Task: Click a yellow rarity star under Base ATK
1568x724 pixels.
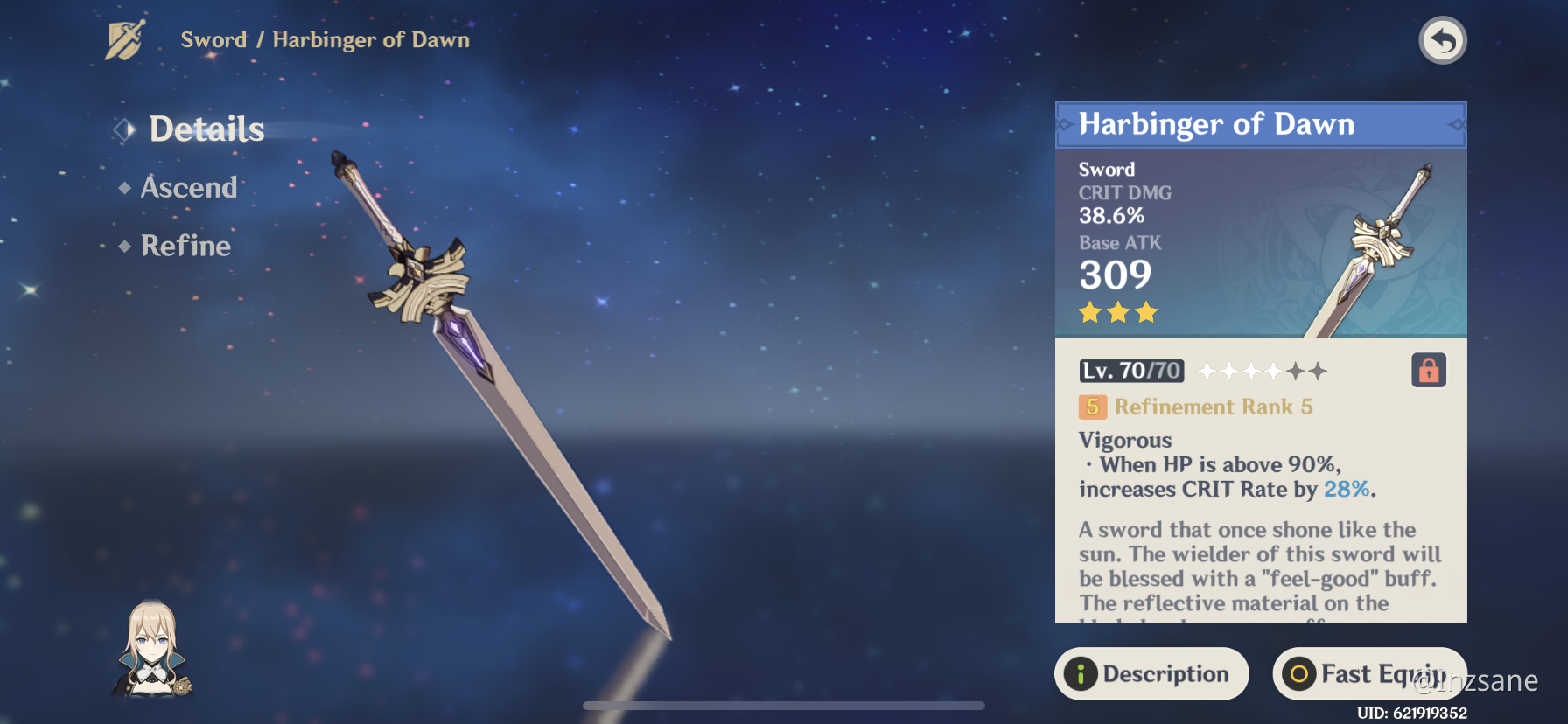Action: click(1090, 312)
